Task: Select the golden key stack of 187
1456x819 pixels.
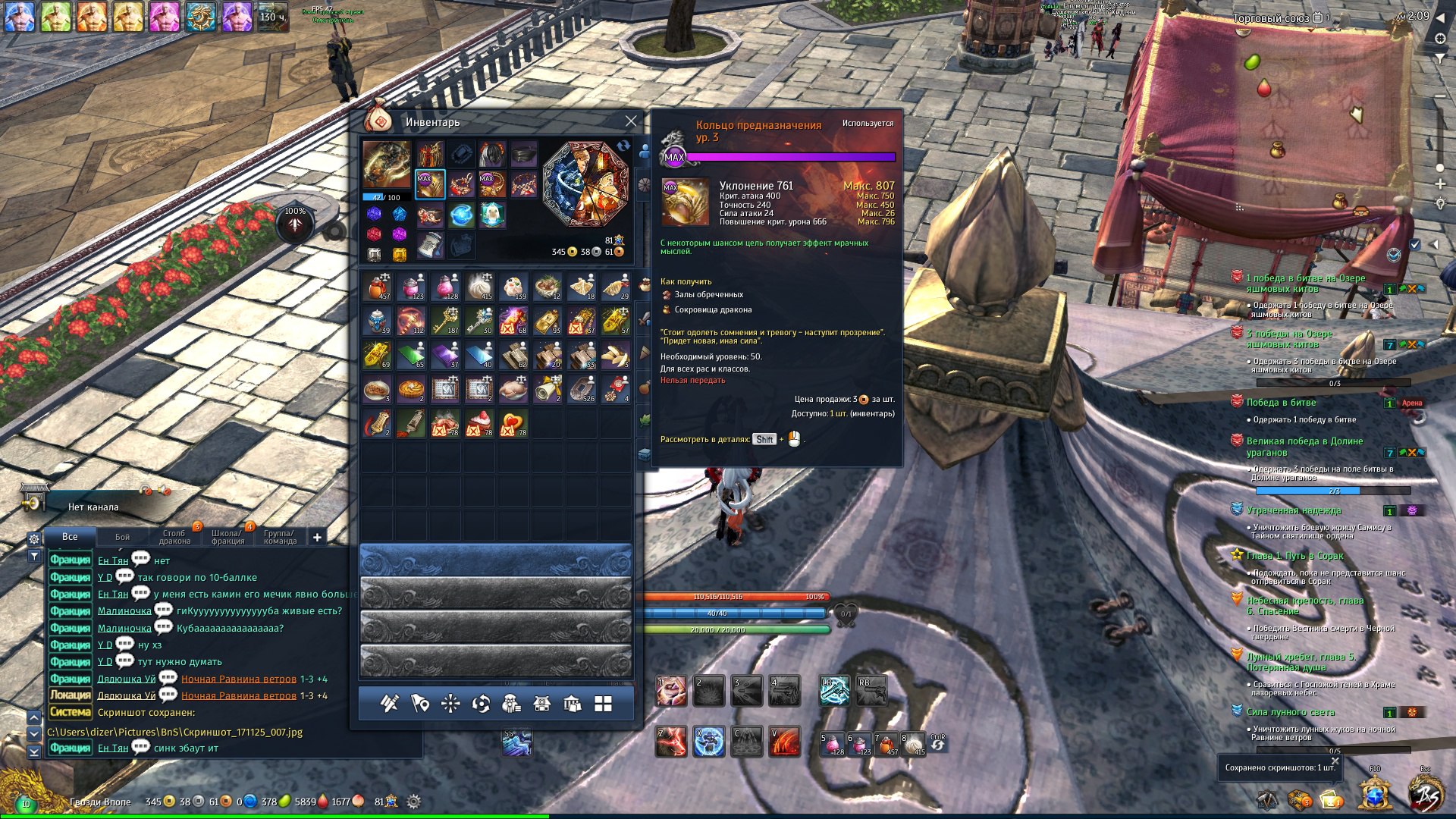Action: point(446,321)
